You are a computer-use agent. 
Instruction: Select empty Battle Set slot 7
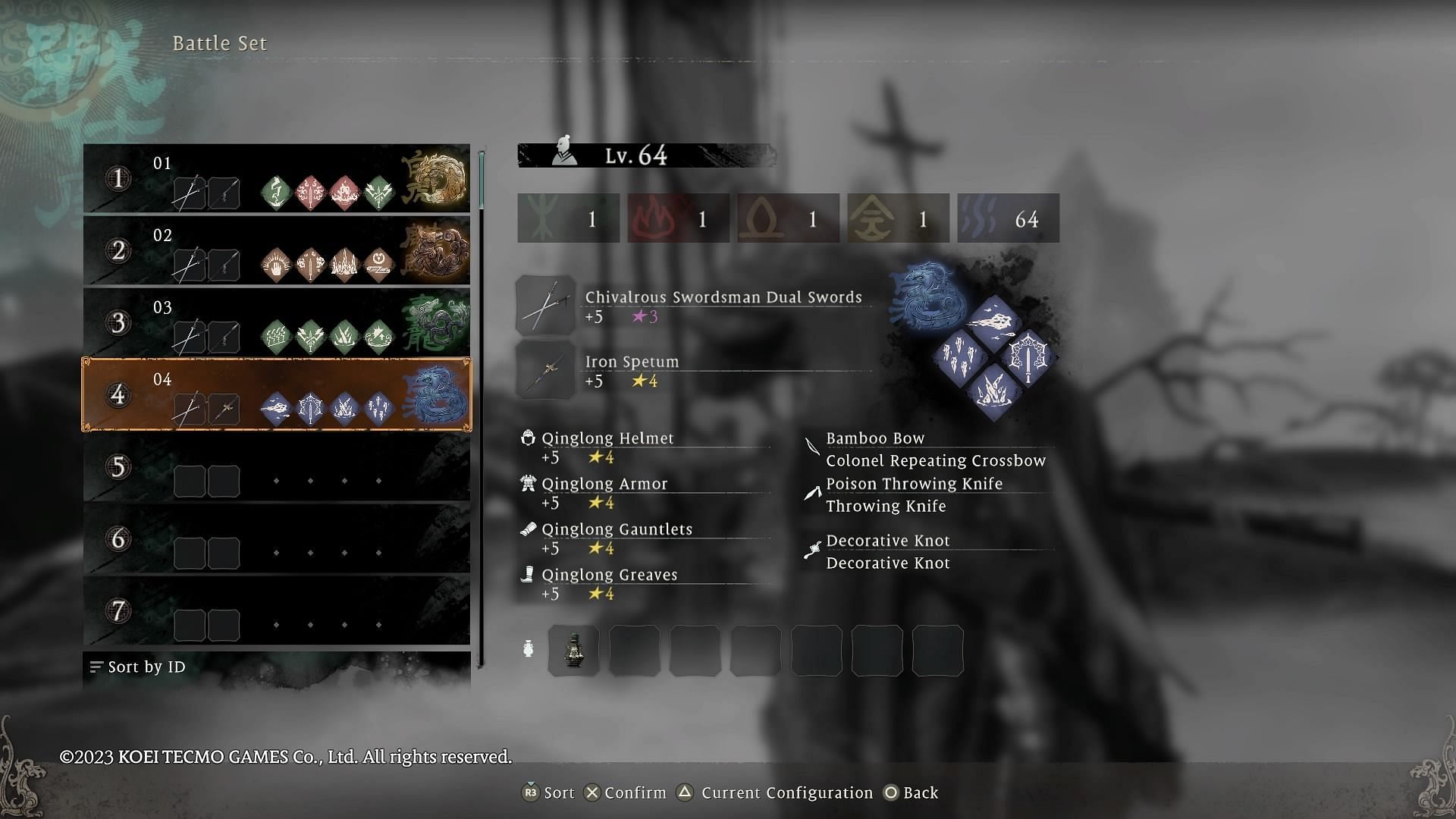pyautogui.click(x=276, y=611)
